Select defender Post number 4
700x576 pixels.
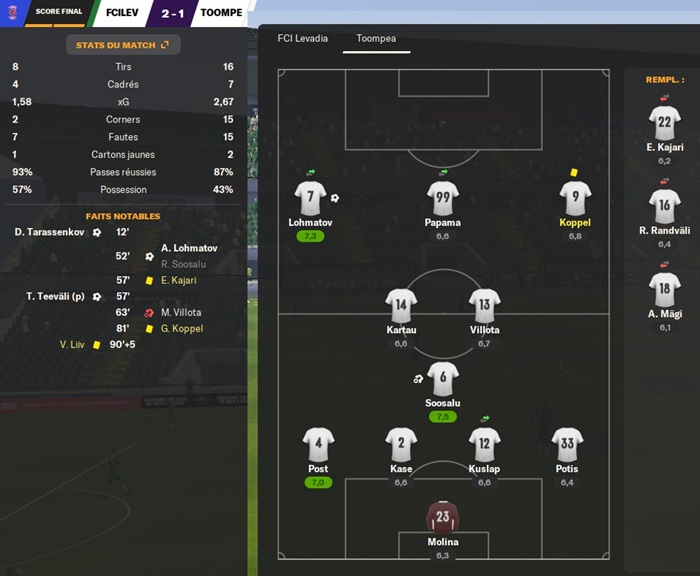318,444
